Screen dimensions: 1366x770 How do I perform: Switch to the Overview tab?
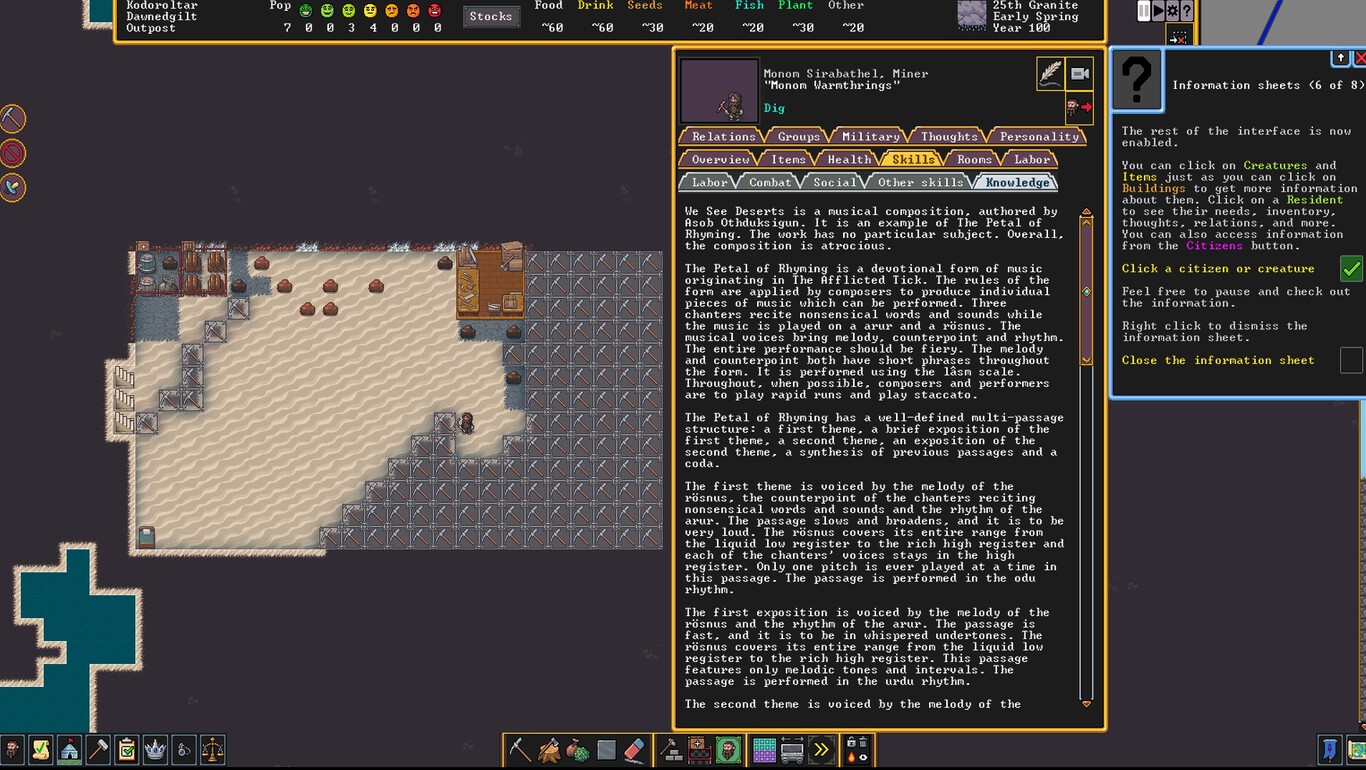click(x=720, y=159)
